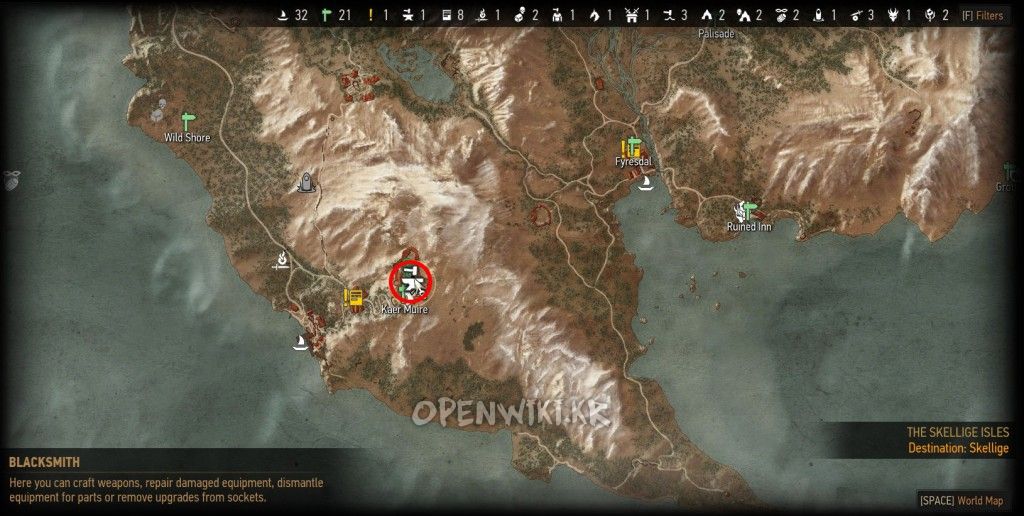Image resolution: width=1024 pixels, height=516 pixels.
Task: Toggle the blacksmith anvil filter
Action: (x=406, y=15)
